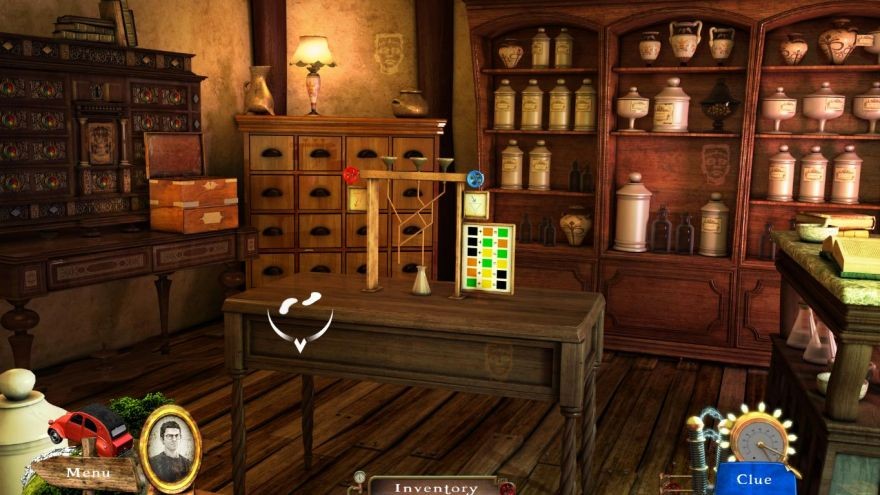Open the oval character portrait
Screen dimensions: 880x495
[169, 444]
